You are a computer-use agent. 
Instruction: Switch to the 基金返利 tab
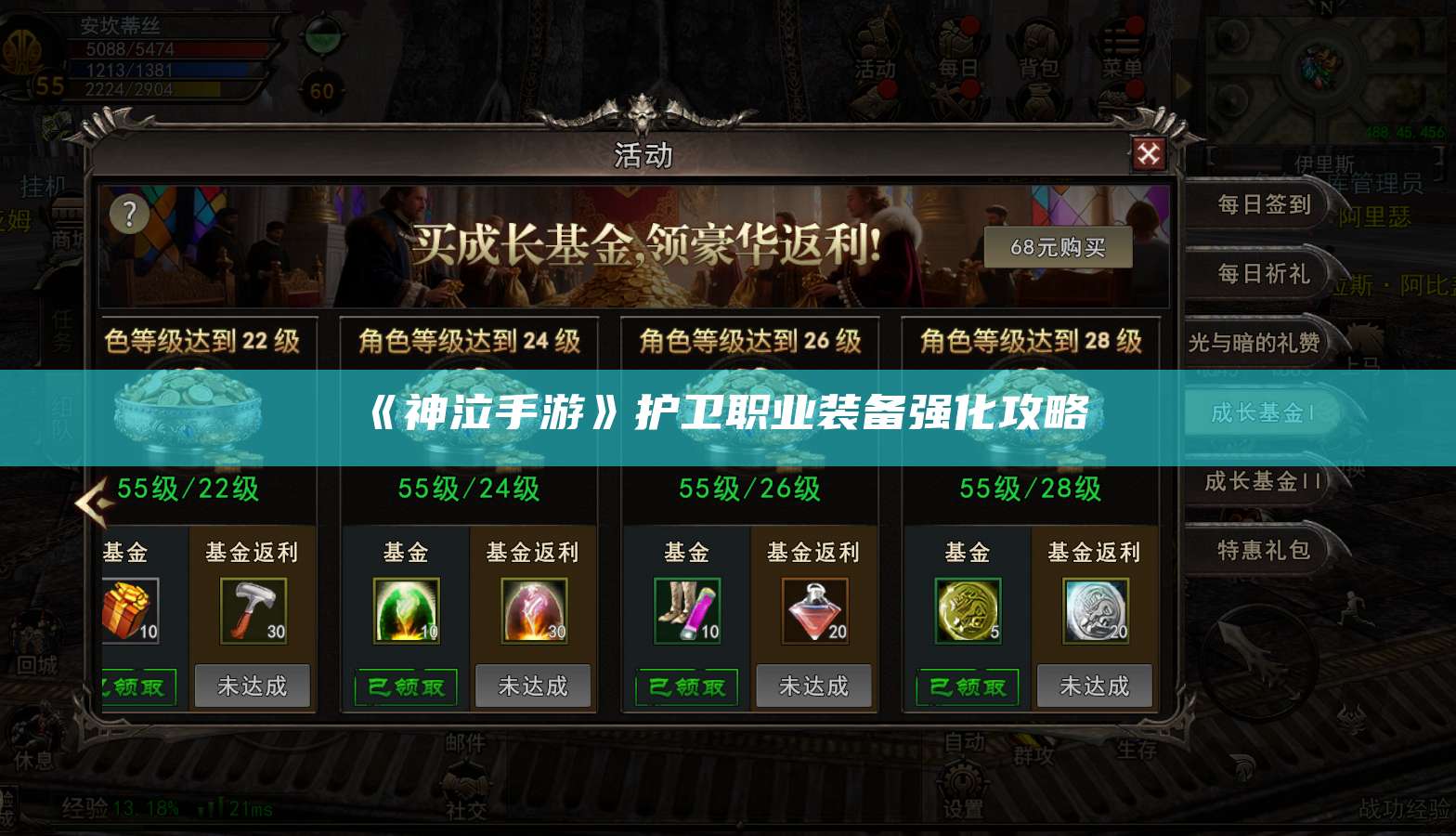tap(253, 552)
